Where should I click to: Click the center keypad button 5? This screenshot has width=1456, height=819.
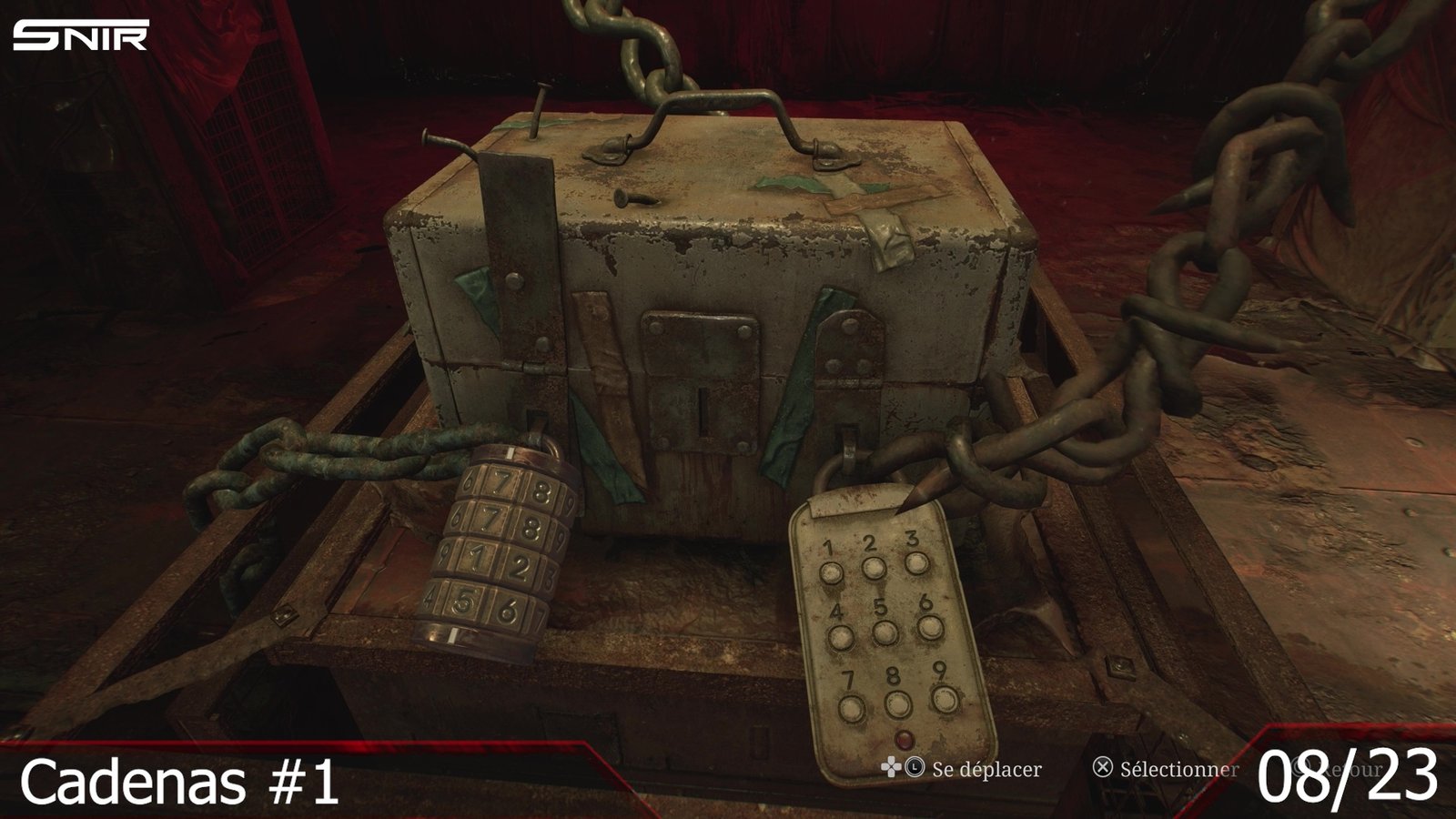coord(885,632)
